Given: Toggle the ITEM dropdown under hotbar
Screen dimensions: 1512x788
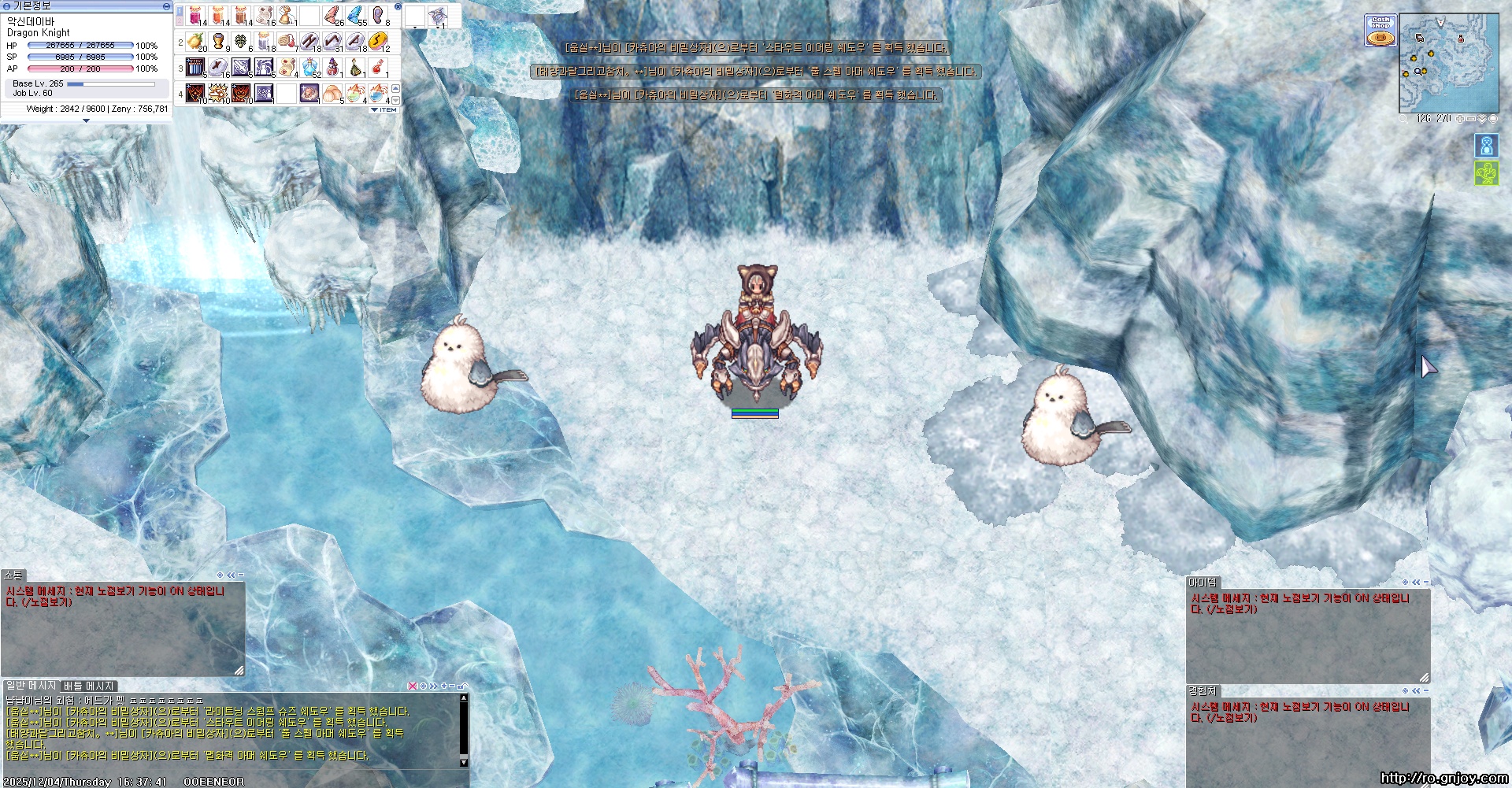Looking at the screenshot, I should 384,110.
